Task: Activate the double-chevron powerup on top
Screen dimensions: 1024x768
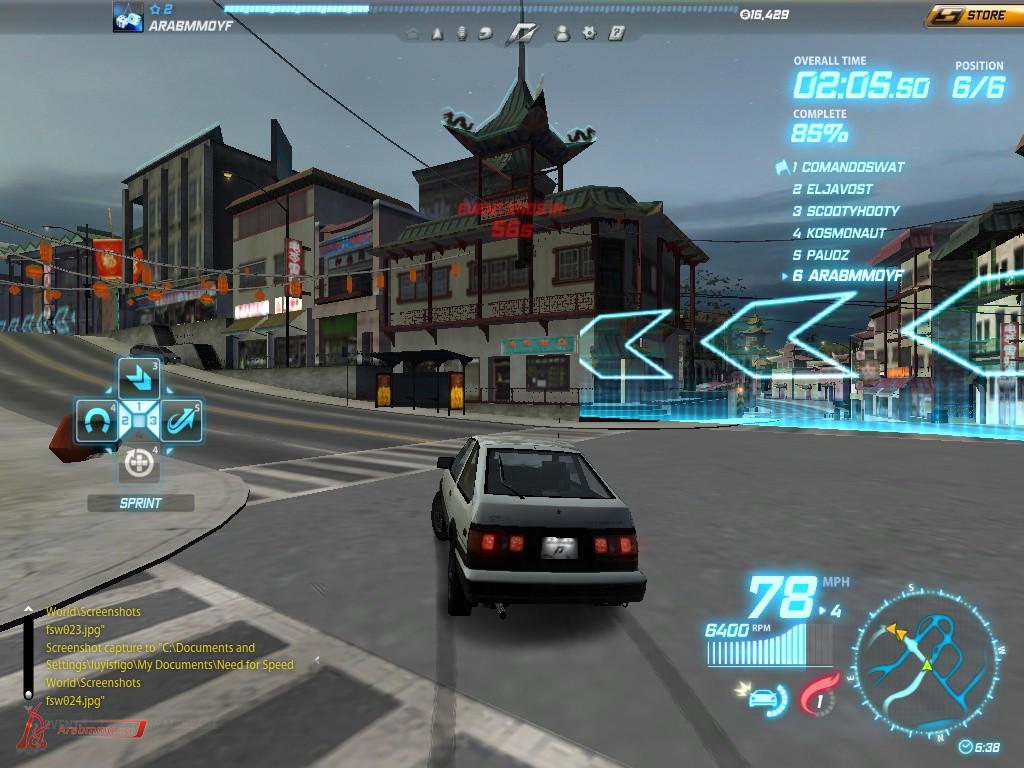Action: [x=139, y=379]
